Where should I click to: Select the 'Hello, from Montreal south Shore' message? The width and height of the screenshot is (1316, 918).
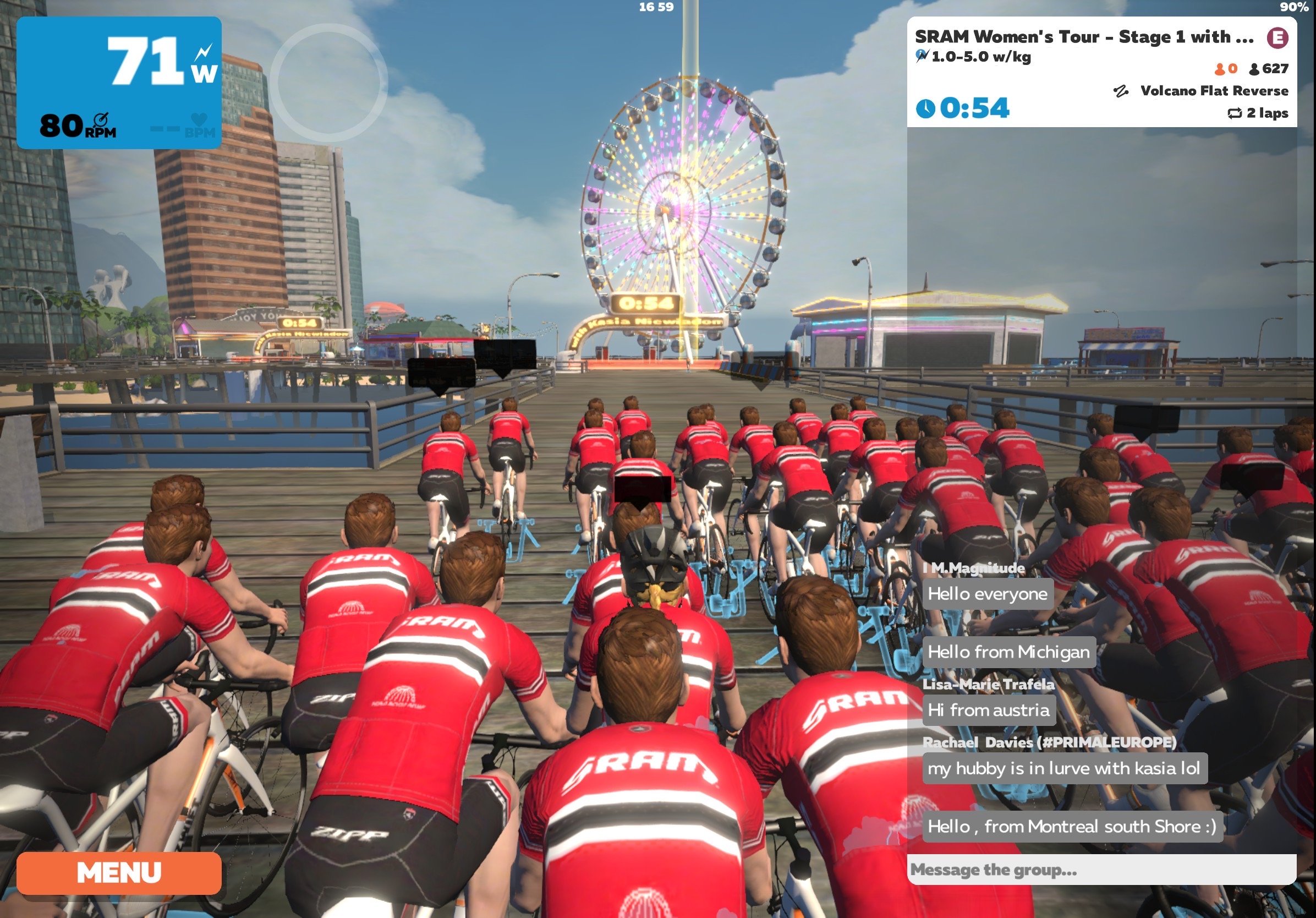click(x=1071, y=826)
